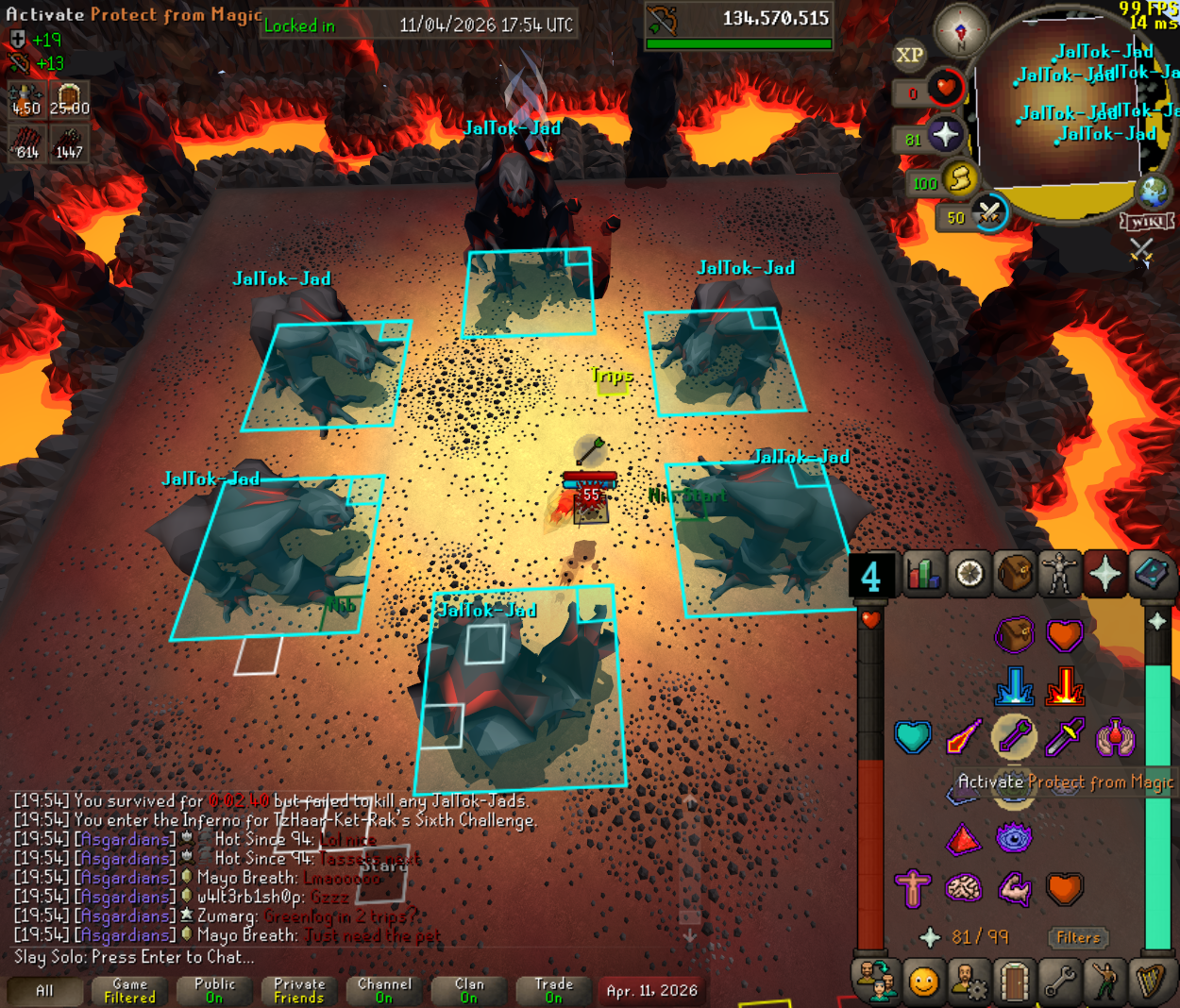Open the Wiki lookup button
The image size is (1180, 1008).
pos(1147,222)
